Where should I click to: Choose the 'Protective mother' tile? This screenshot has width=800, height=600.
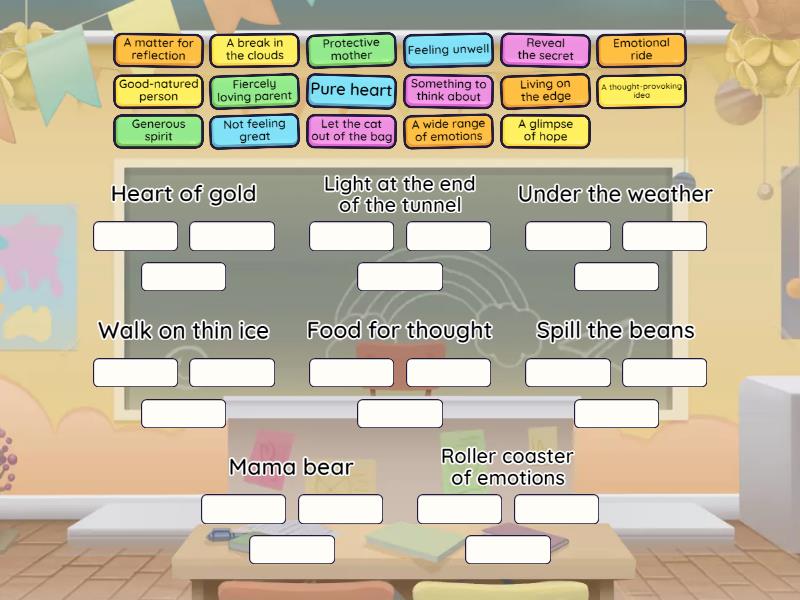351,50
